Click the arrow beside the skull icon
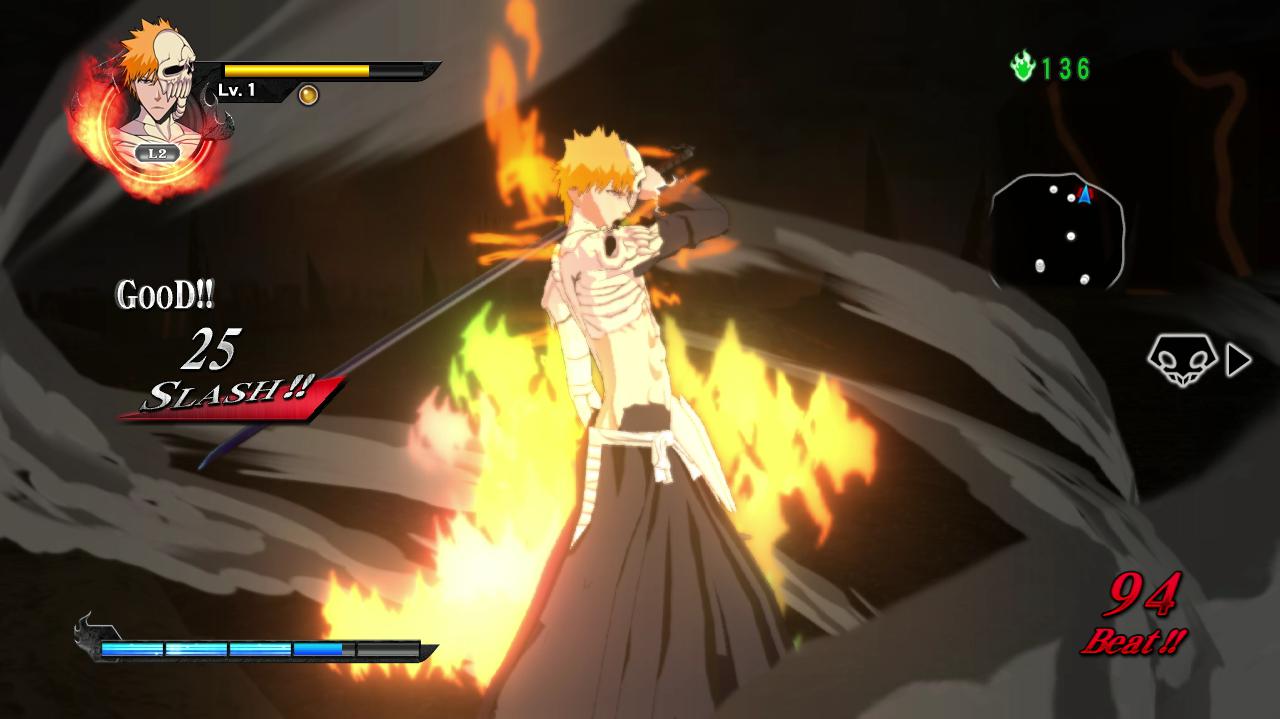Viewport: 1280px width, 719px height. point(1238,360)
